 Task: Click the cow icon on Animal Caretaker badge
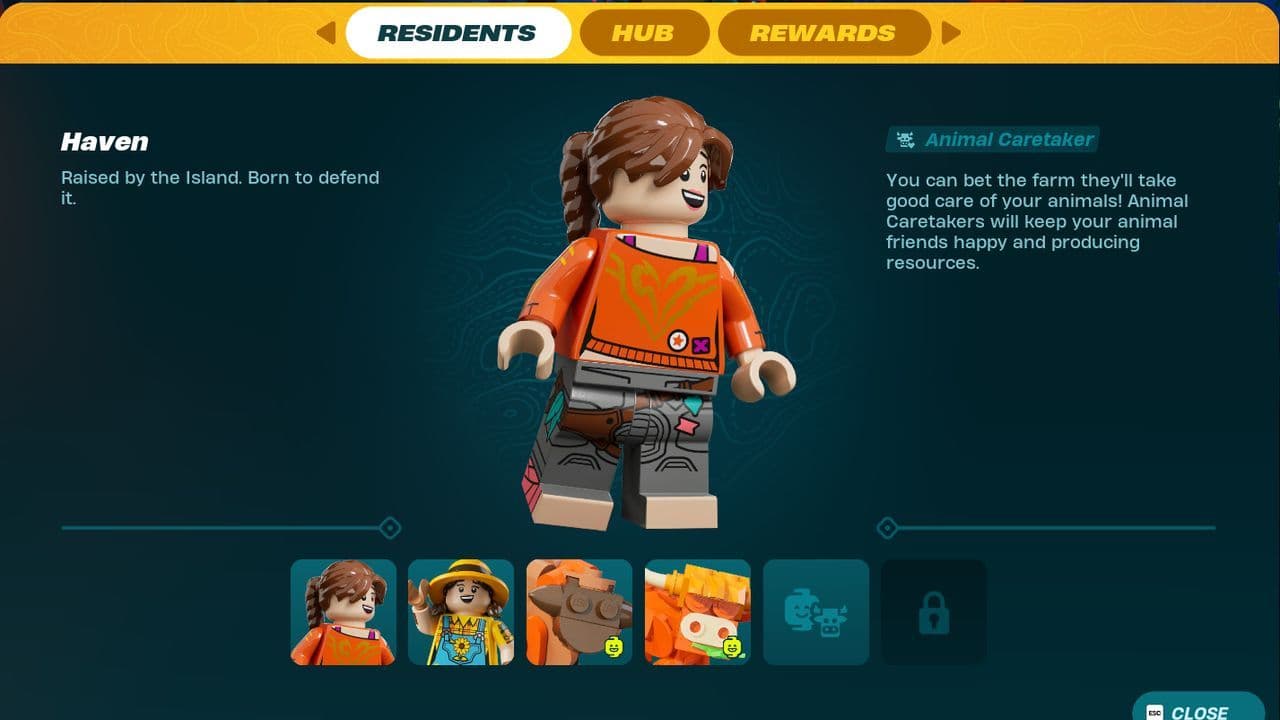[x=906, y=140]
